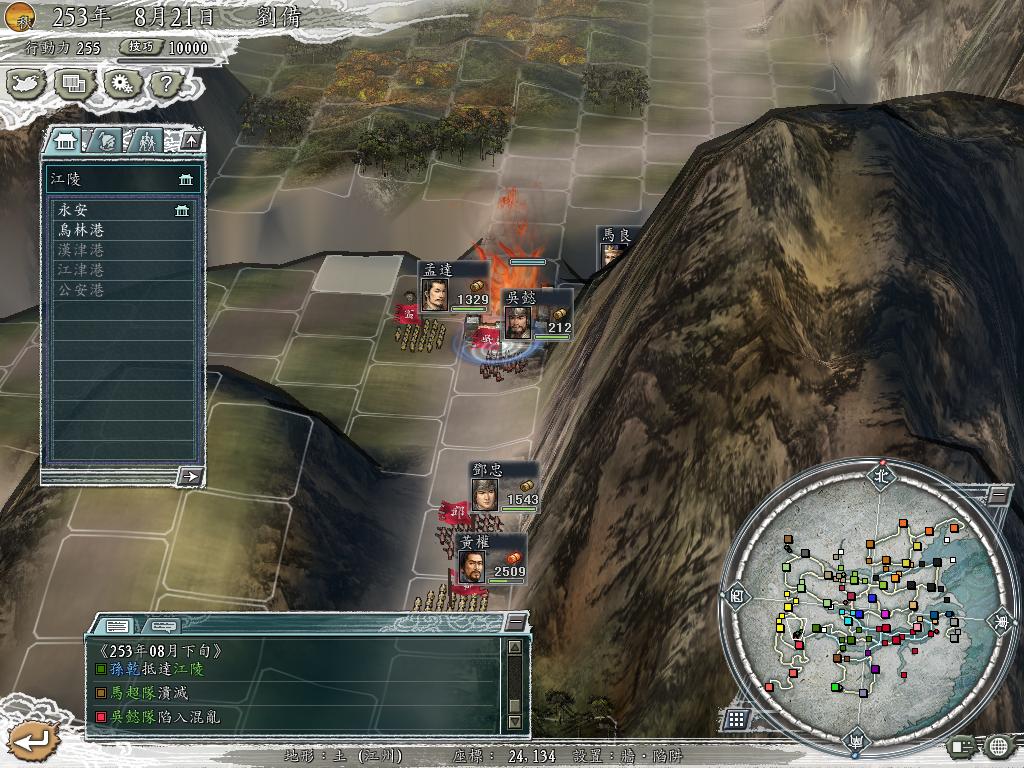
Task: Click the orange return arrow button
Action: click(31, 740)
